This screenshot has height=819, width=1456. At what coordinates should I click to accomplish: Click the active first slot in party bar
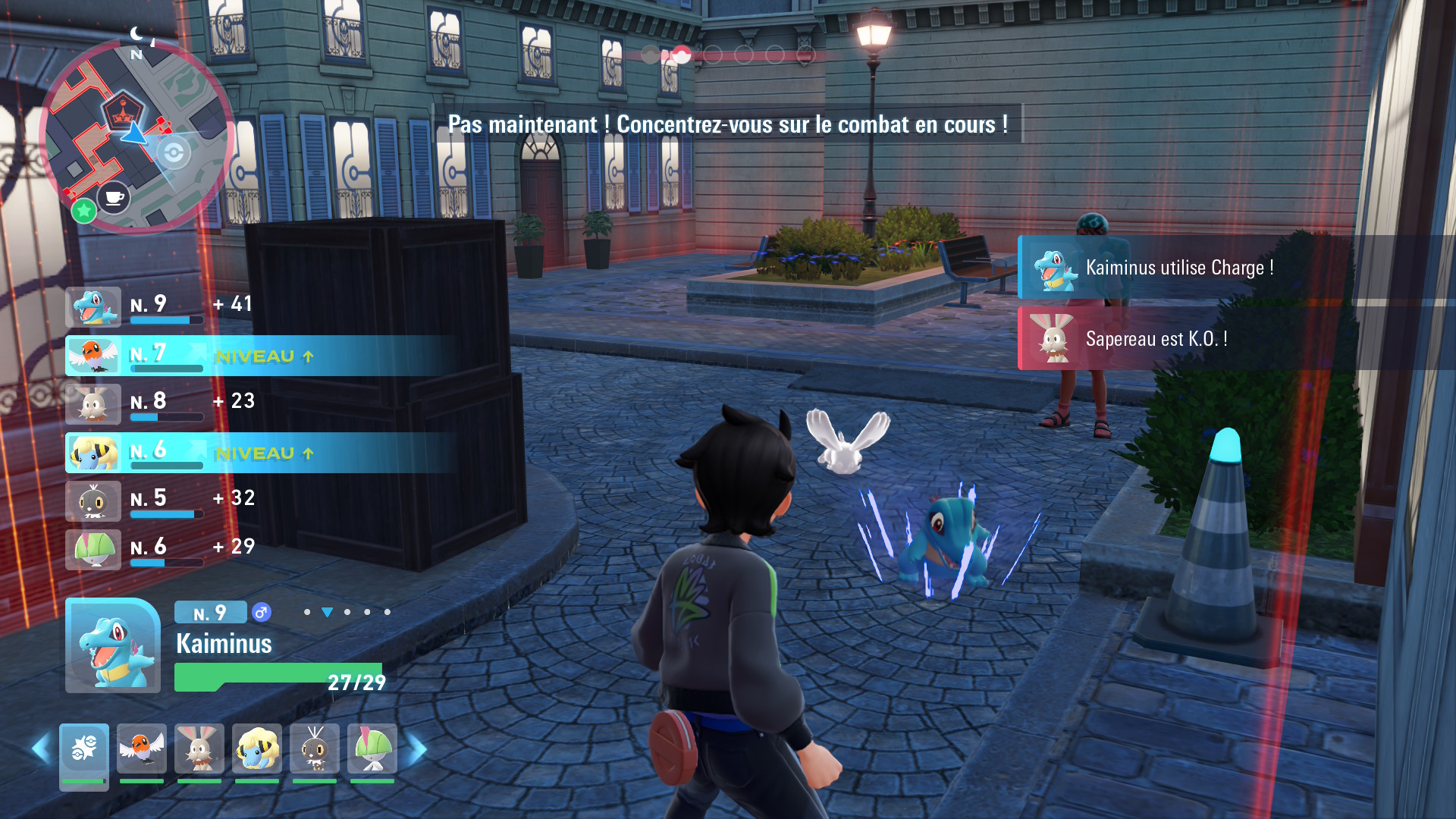point(84,750)
